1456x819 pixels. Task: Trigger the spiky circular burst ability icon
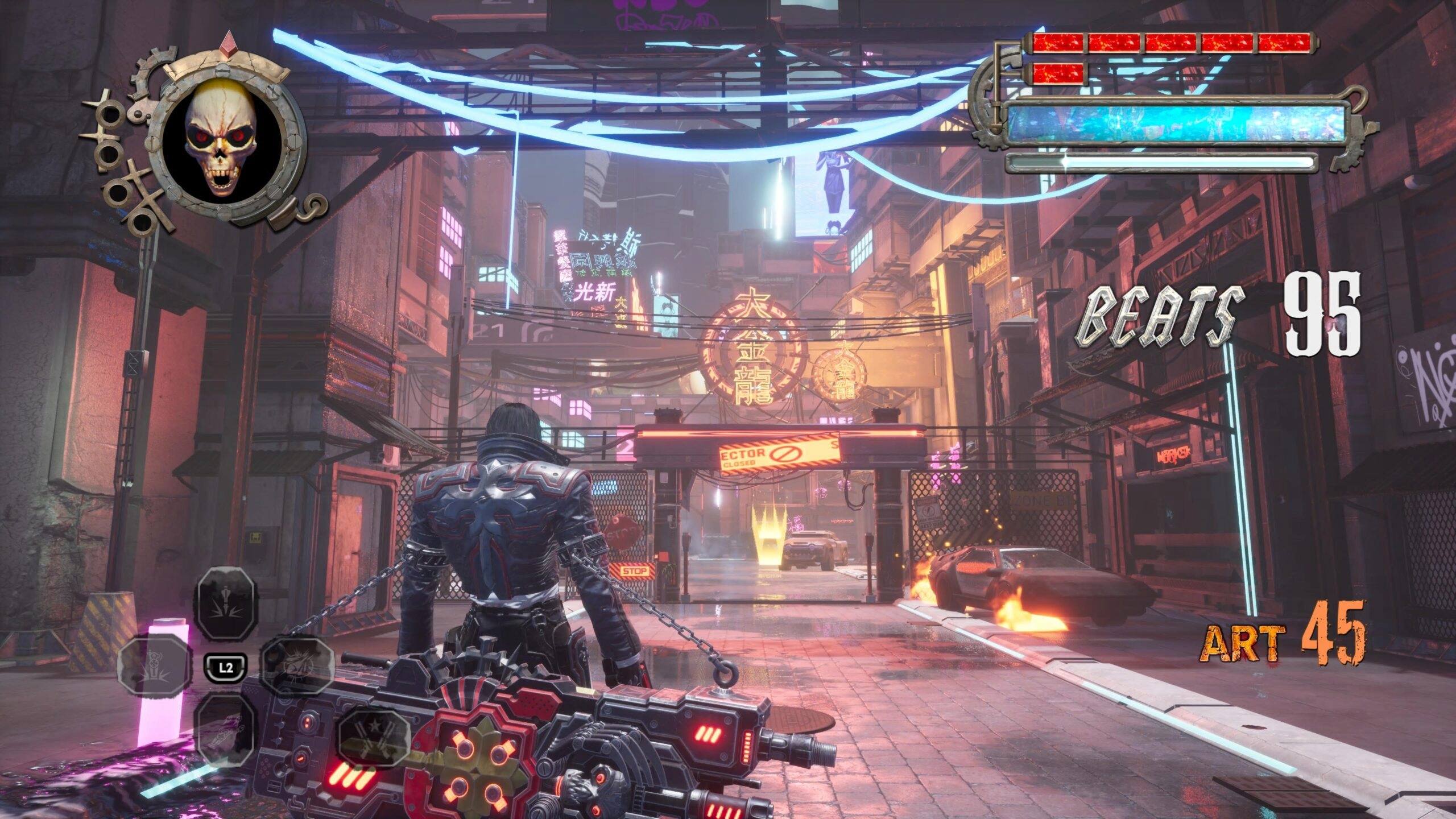296,667
